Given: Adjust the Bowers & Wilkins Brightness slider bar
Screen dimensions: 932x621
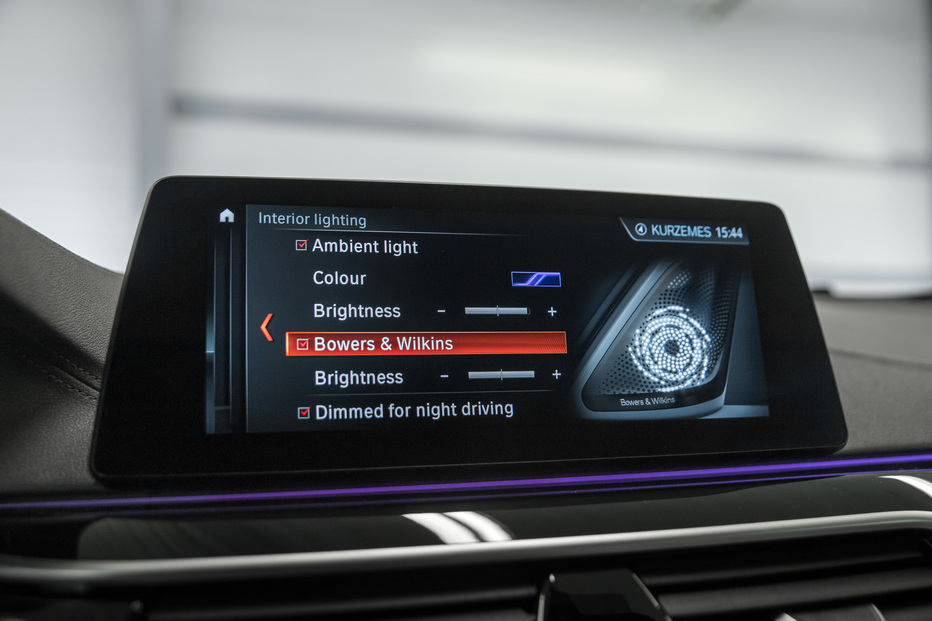Looking at the screenshot, I should tap(501, 375).
